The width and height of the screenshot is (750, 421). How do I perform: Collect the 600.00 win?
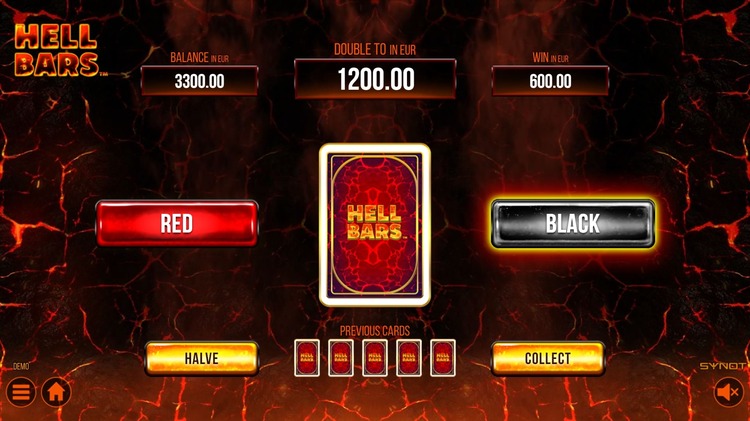coord(547,358)
